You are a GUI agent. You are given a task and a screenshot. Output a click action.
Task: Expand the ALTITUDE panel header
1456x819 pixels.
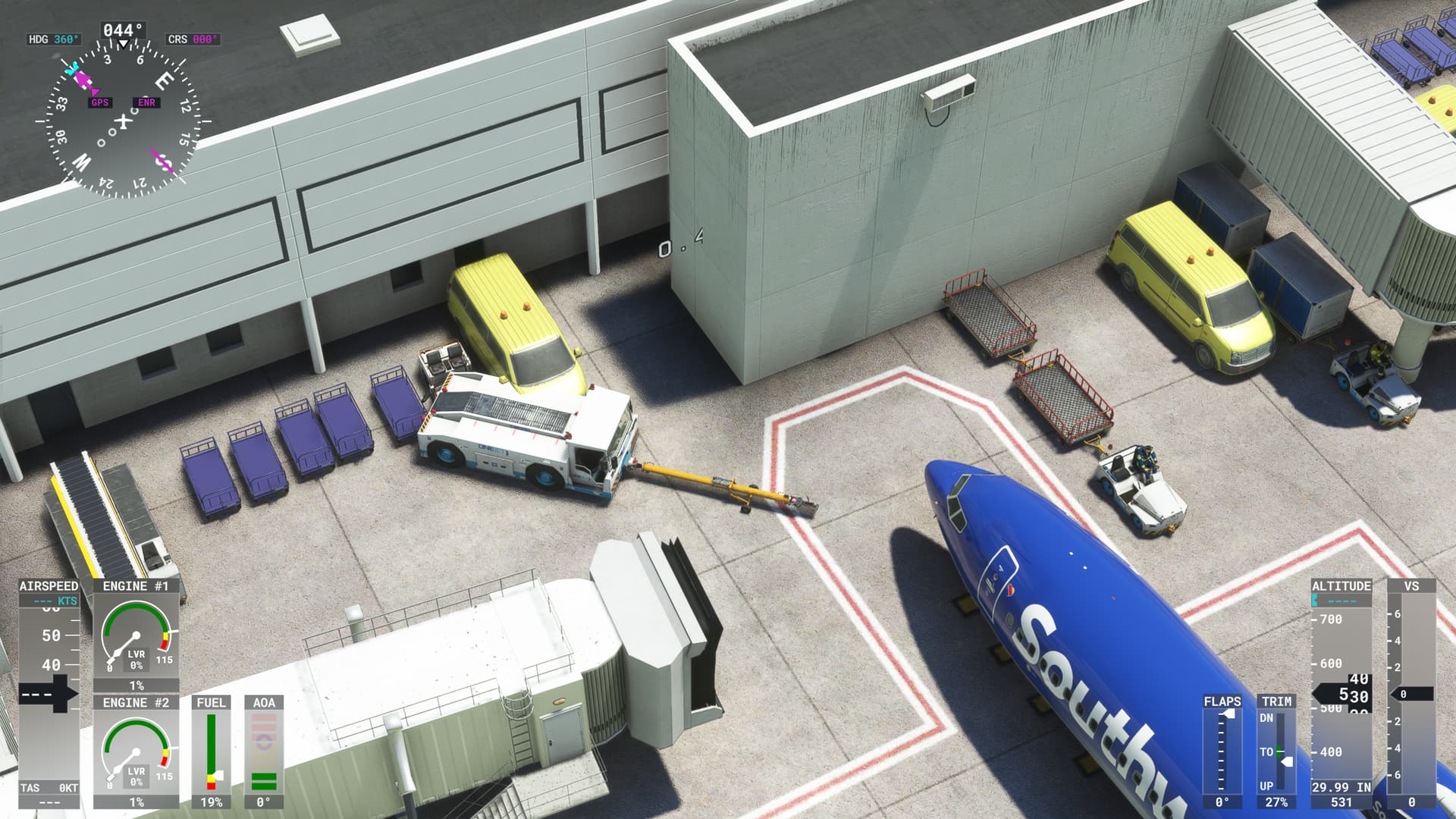[1344, 586]
